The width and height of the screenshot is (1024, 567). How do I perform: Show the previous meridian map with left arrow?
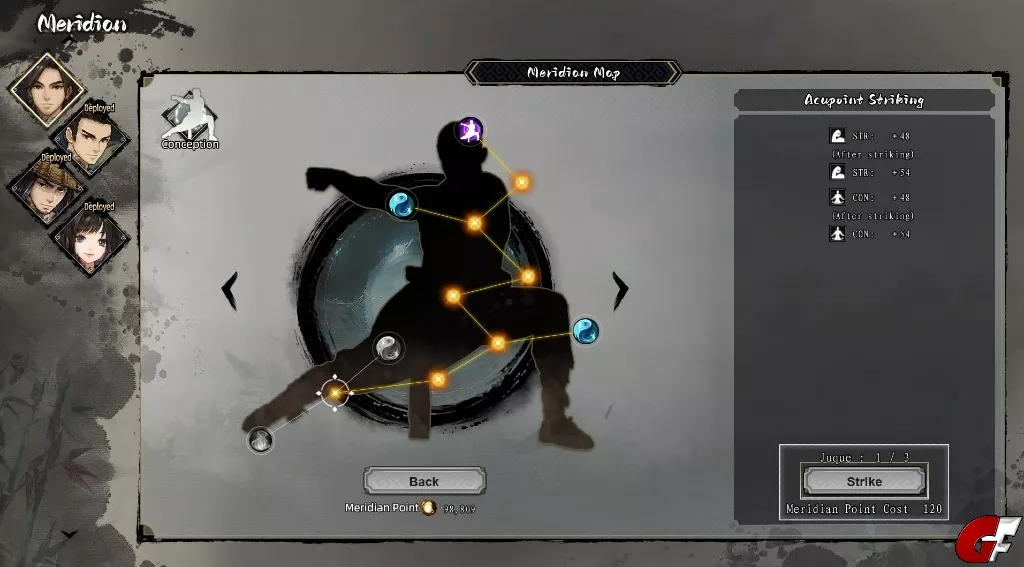(x=229, y=290)
